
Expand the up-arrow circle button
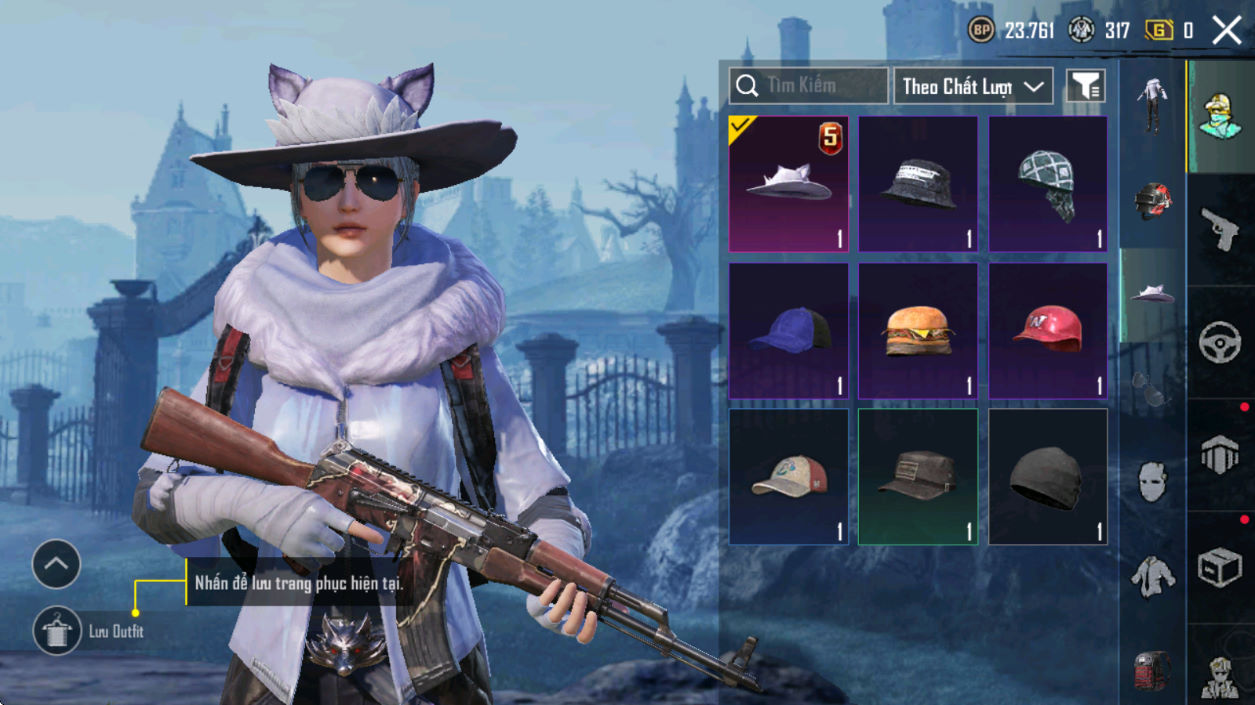56,565
